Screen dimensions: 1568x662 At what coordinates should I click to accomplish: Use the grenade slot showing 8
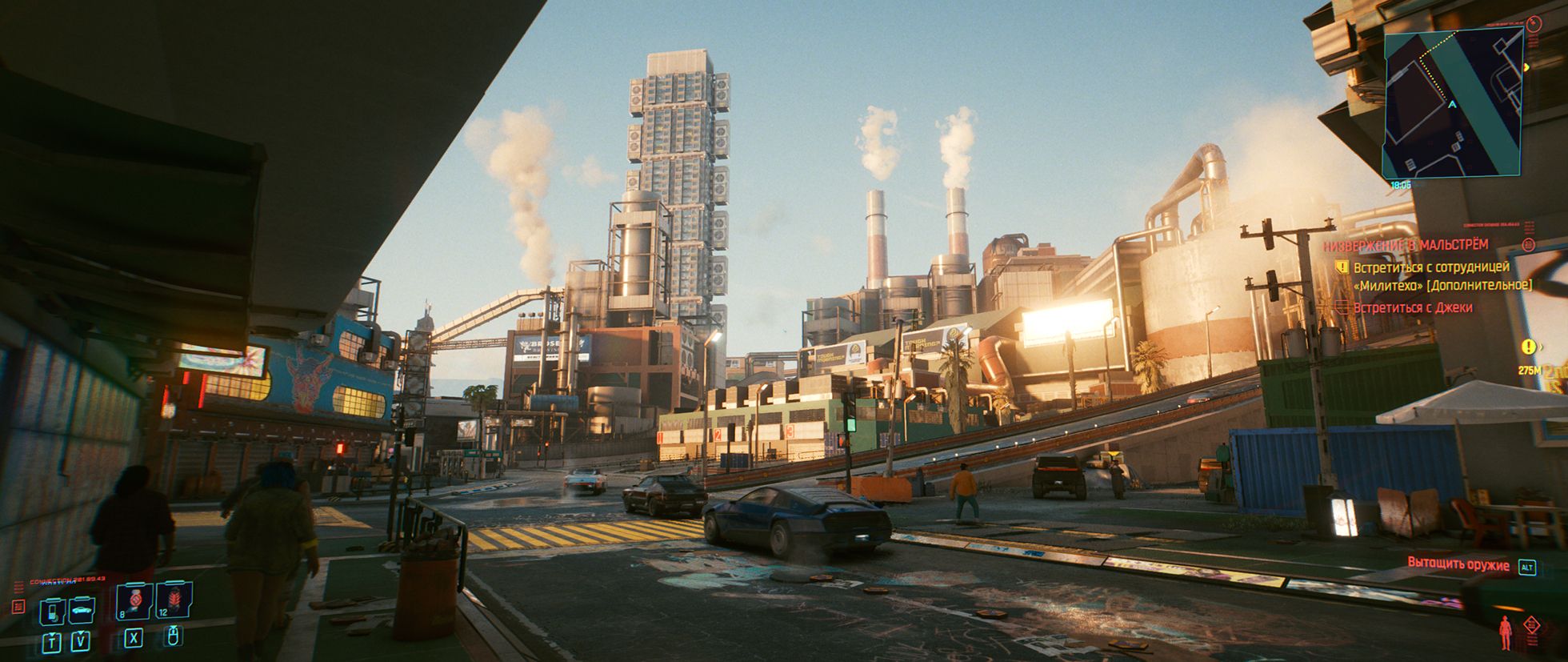coord(134,600)
